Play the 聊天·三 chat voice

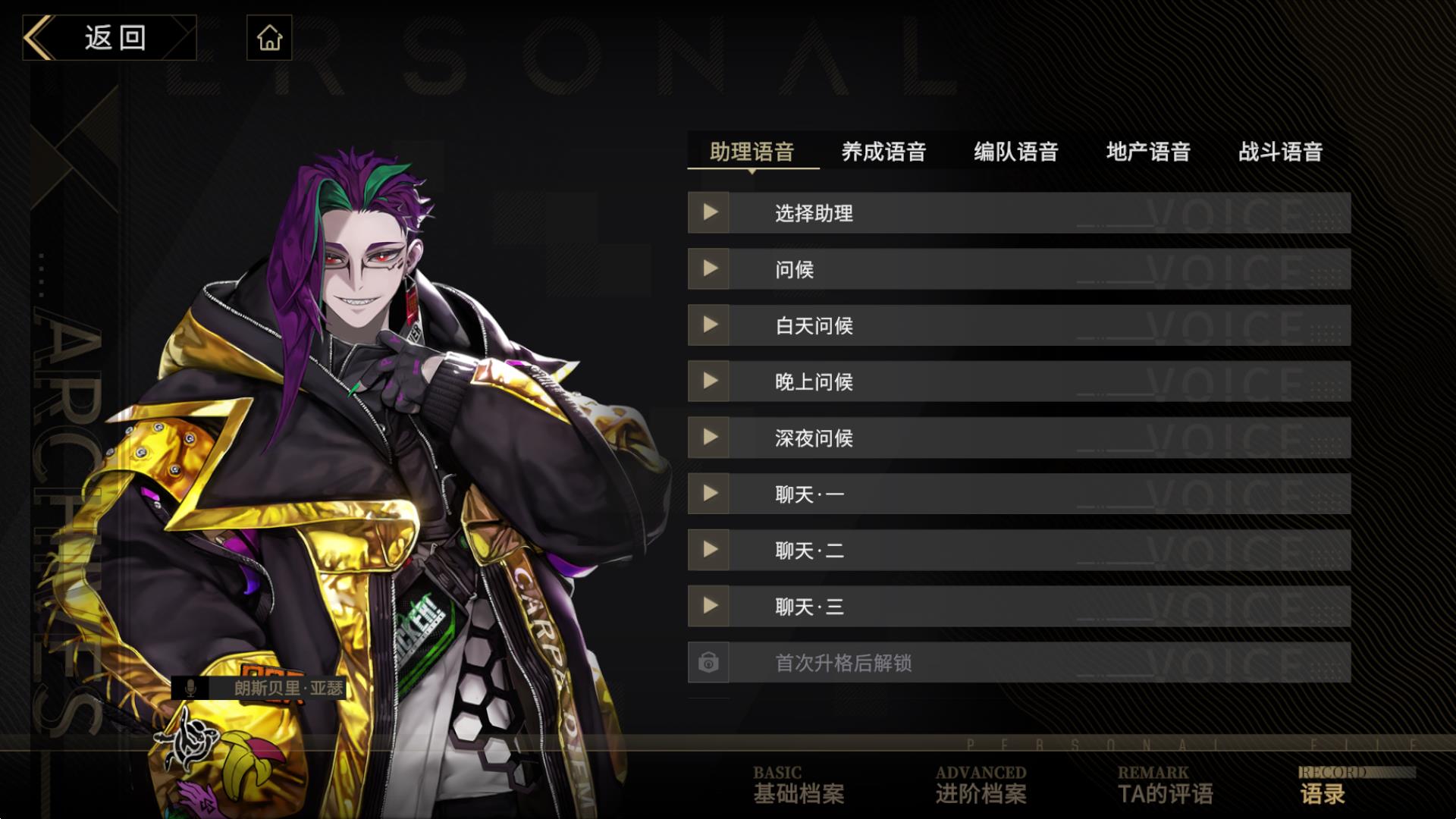coord(708,606)
